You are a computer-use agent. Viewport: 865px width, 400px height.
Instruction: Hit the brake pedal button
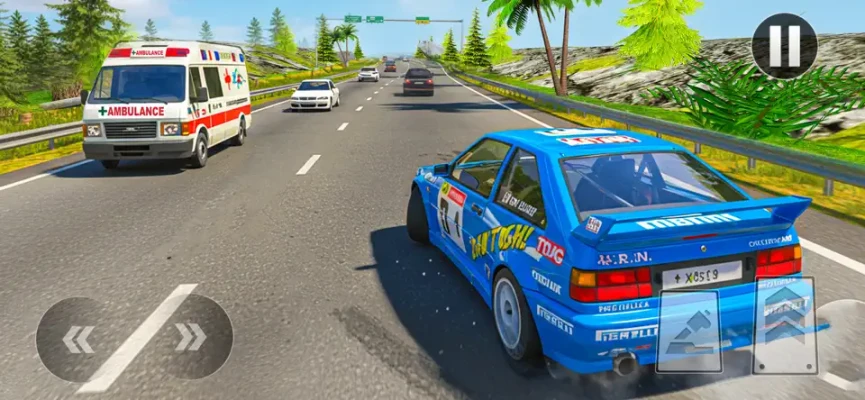pos(688,331)
